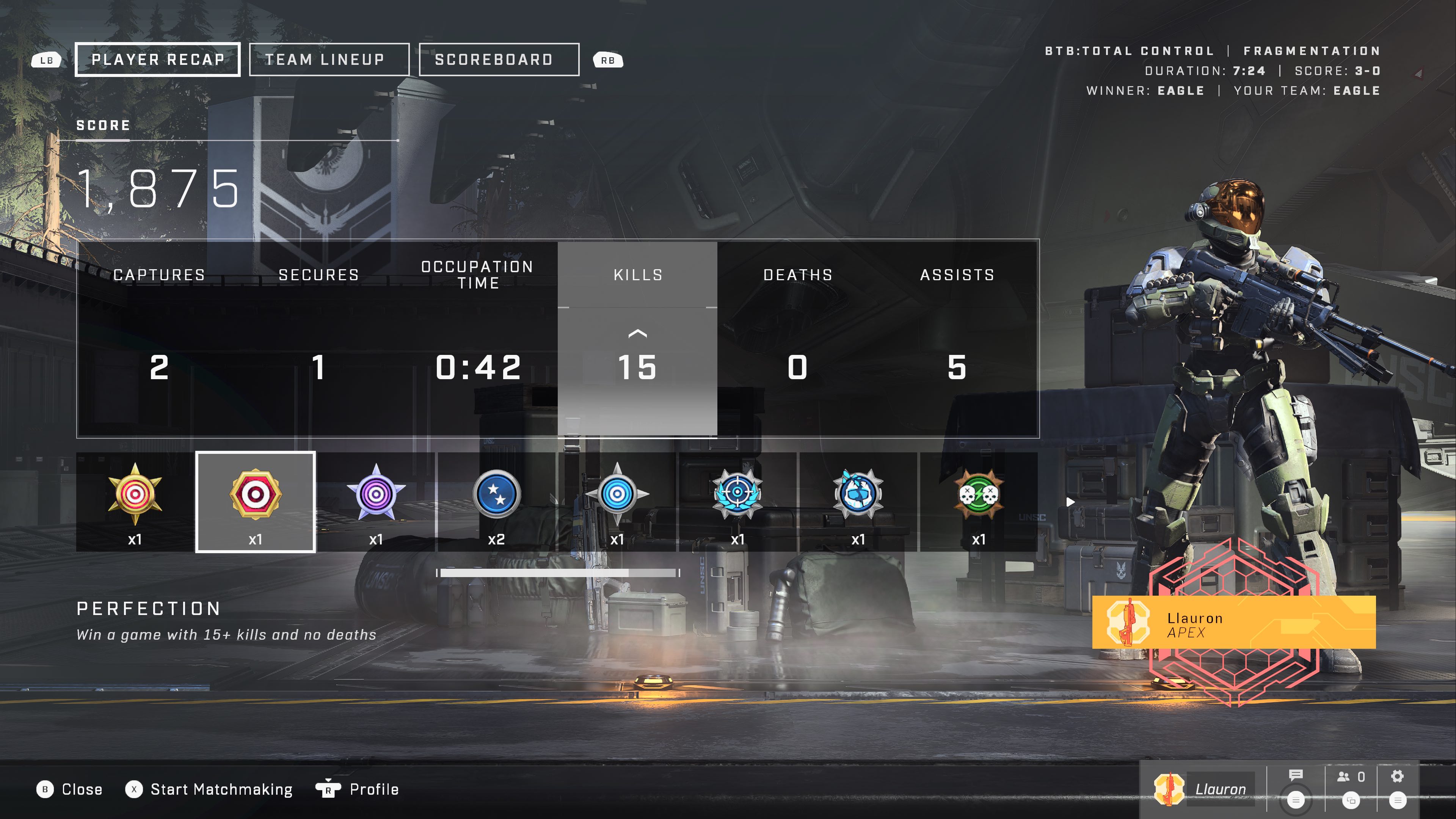
Task: Switch to the Team Lineup tab
Action: click(x=329, y=60)
